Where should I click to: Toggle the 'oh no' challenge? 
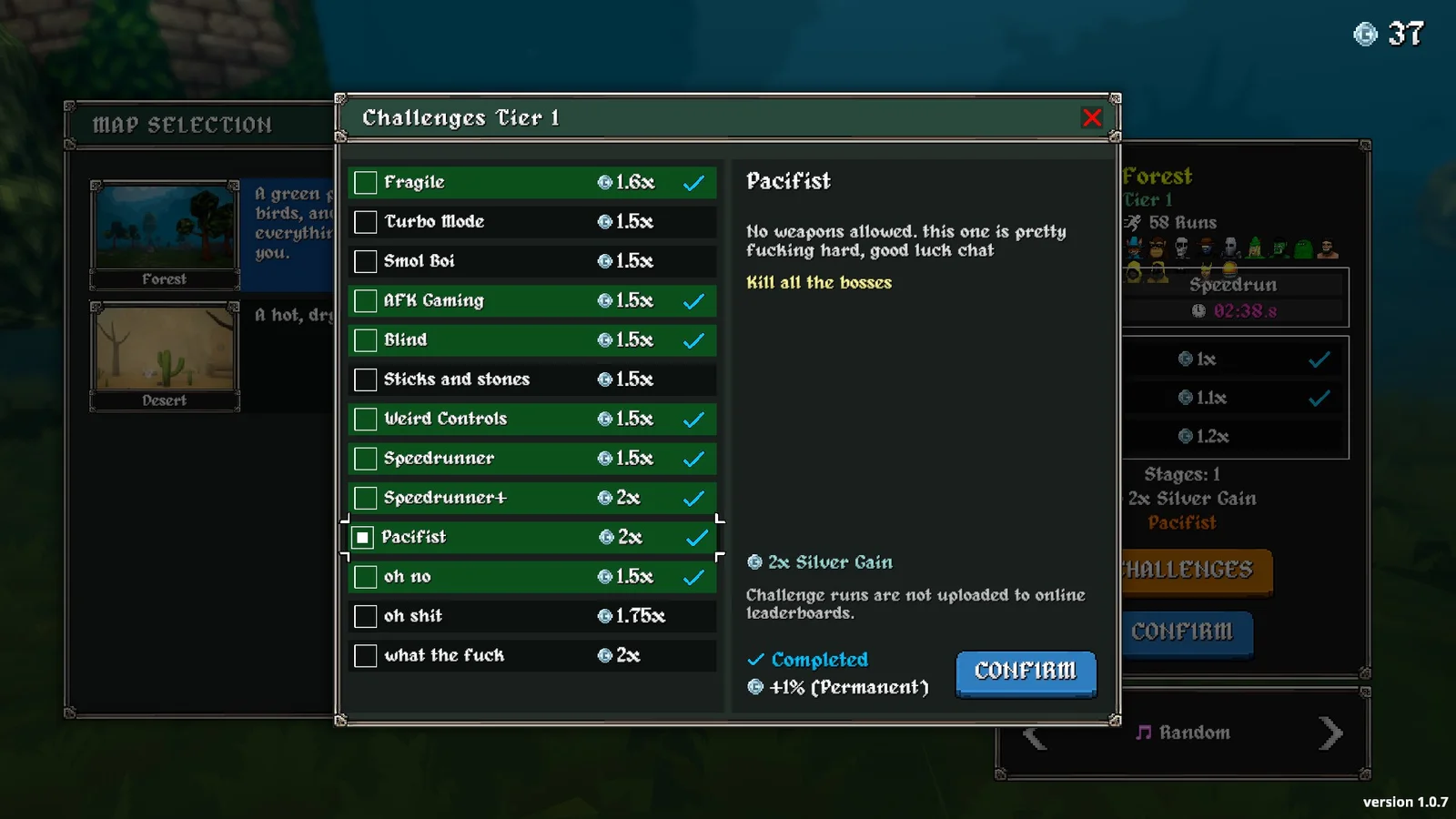[366, 577]
